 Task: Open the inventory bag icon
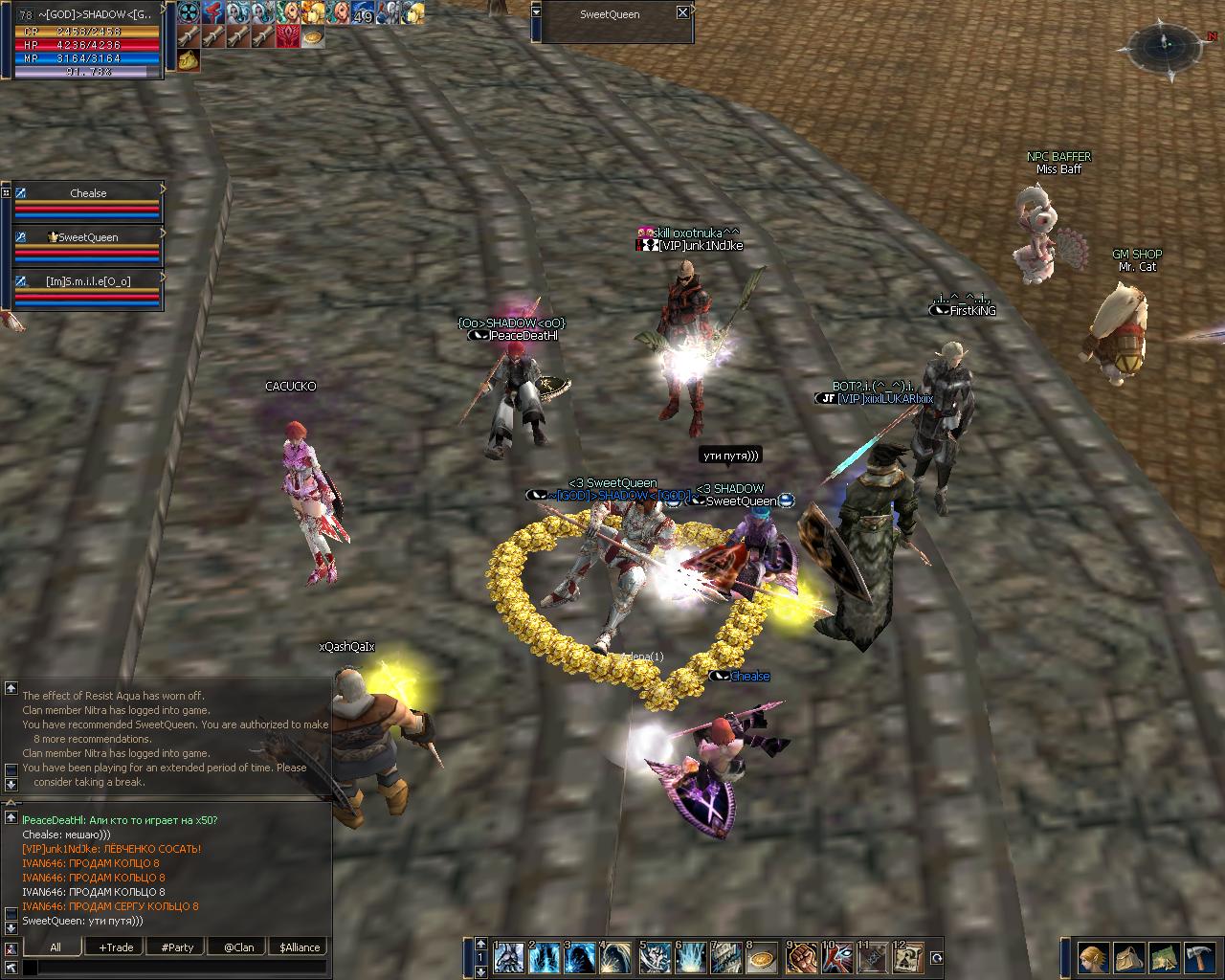click(1128, 957)
